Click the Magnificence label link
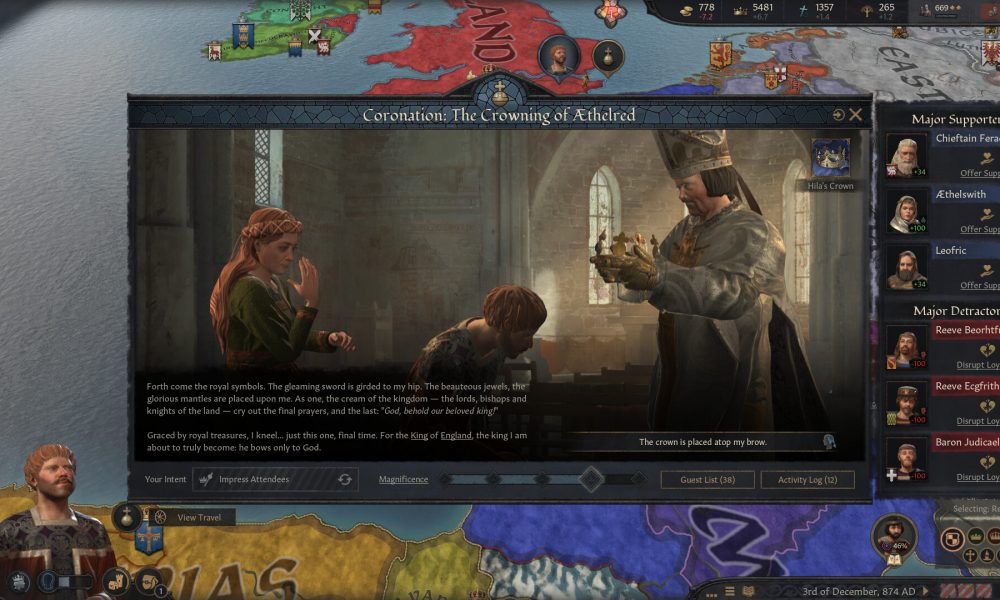This screenshot has height=600, width=1000. (x=403, y=480)
